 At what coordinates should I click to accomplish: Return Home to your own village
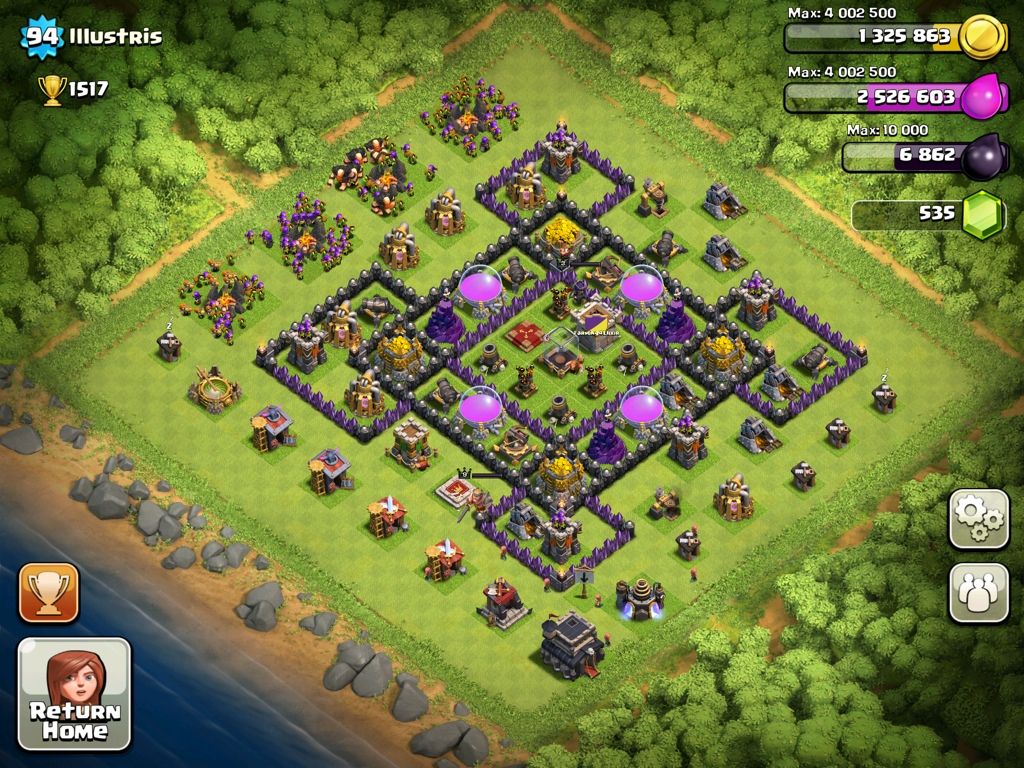[x=74, y=694]
